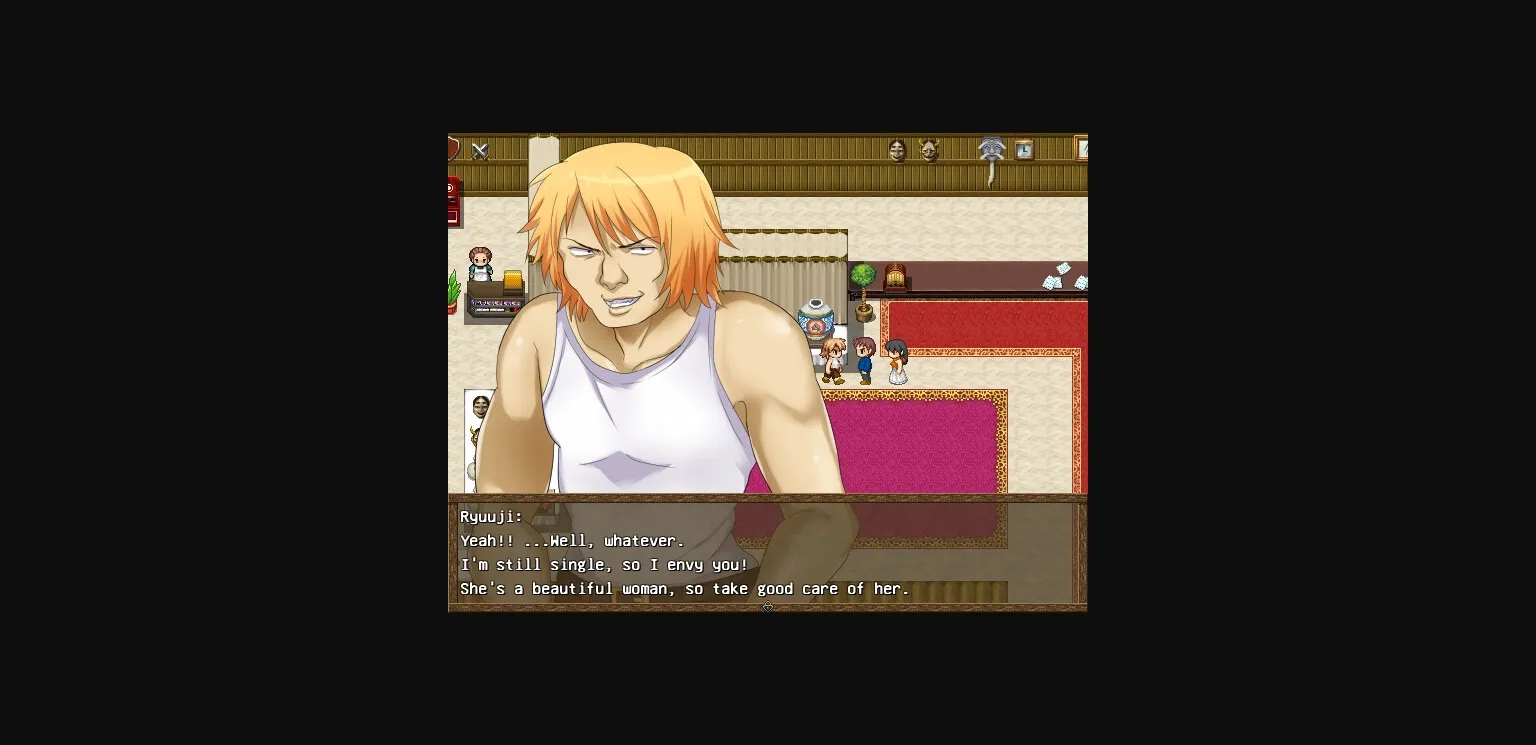Click the continue indicator below the dialogue box
The width and height of the screenshot is (1536, 745).
[x=767, y=606]
